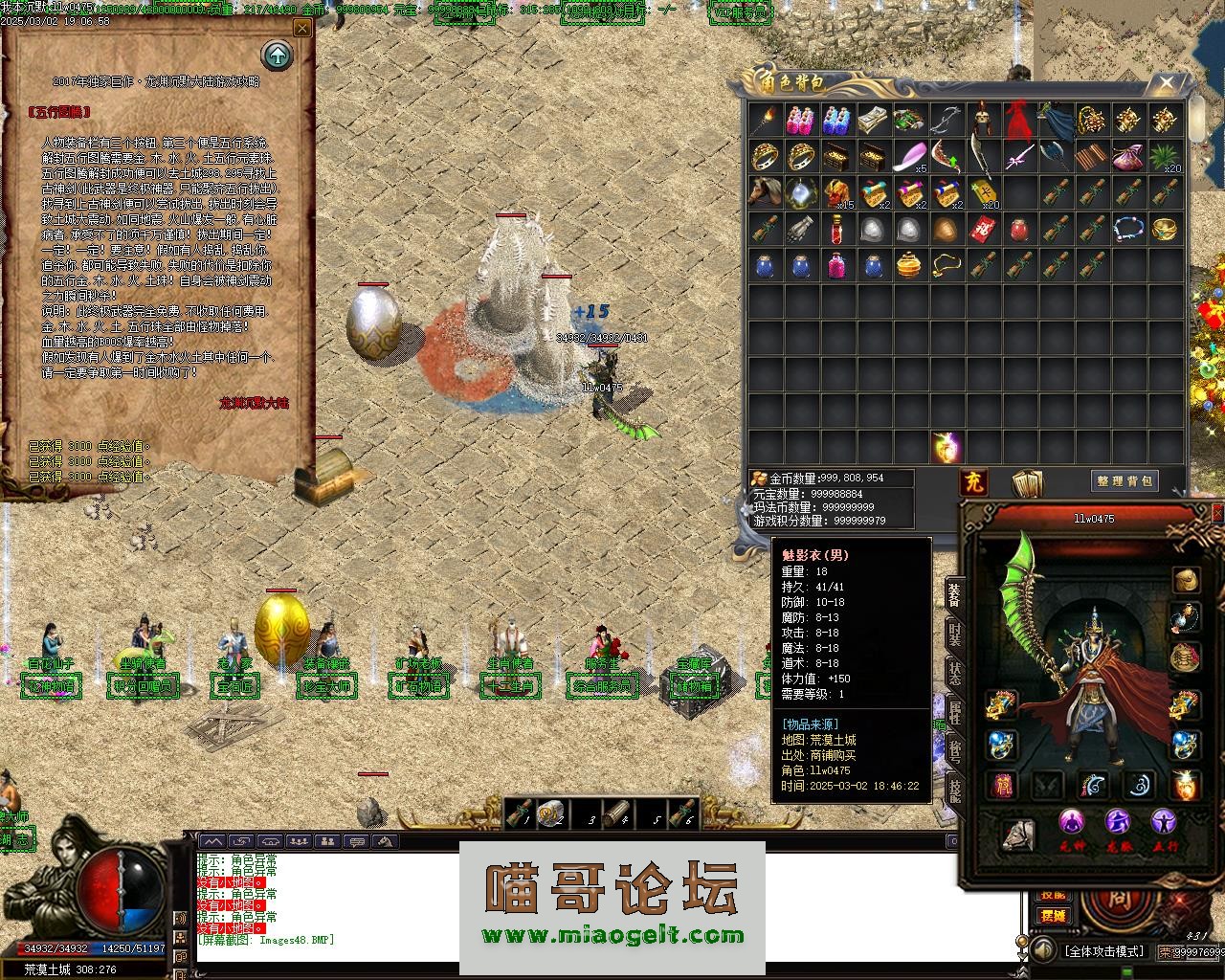The width and height of the screenshot is (1225, 980).
Task: Open the 属性 attributes tab
Action: click(954, 711)
